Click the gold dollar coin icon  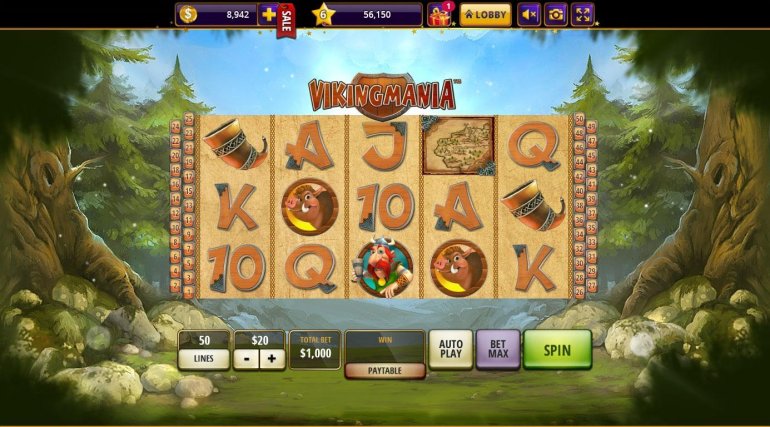189,15
